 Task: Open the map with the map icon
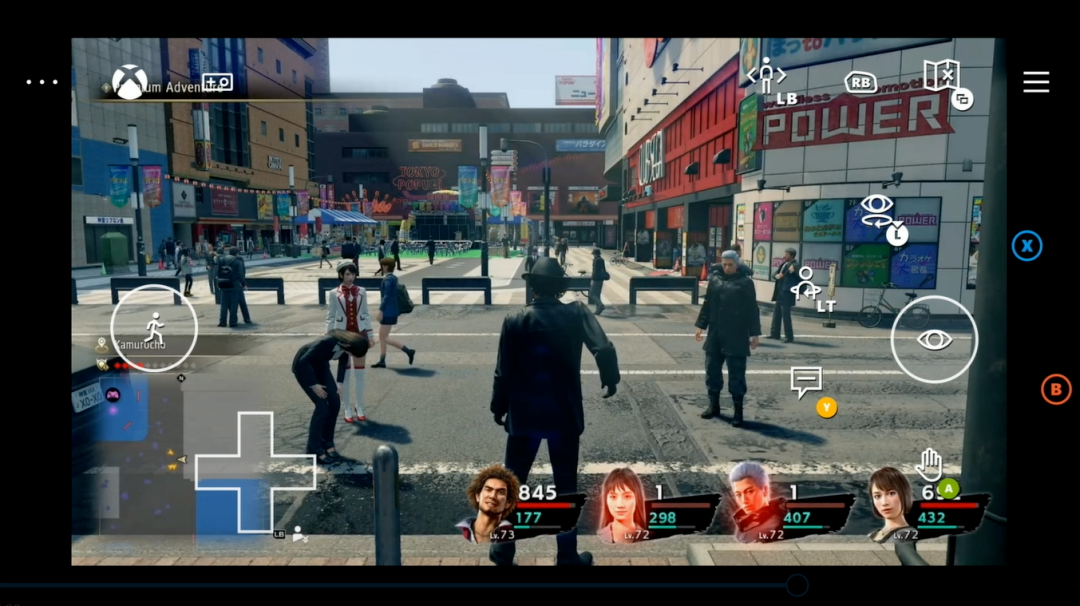coord(941,75)
